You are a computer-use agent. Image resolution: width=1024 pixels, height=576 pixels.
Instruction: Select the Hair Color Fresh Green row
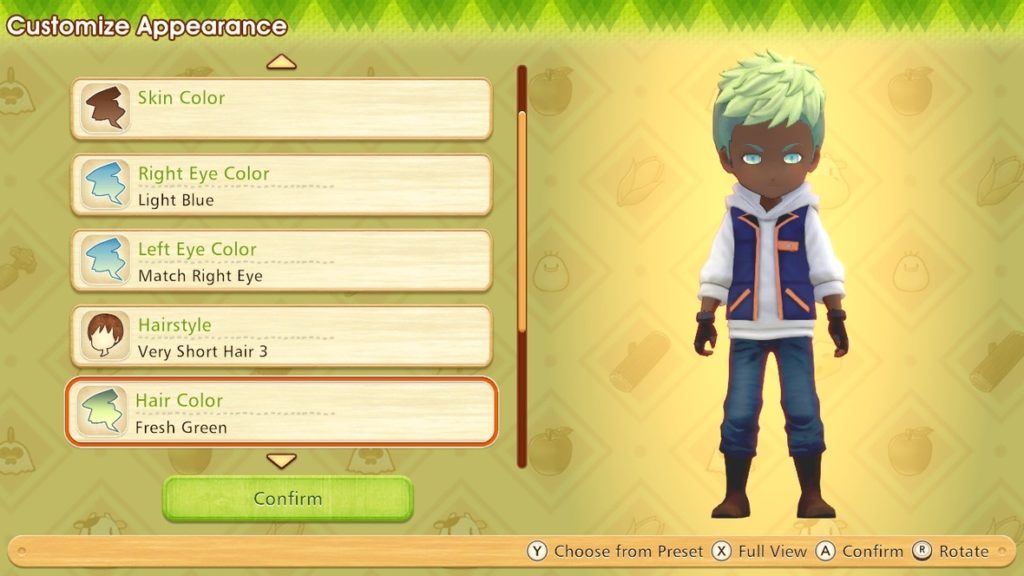[281, 412]
